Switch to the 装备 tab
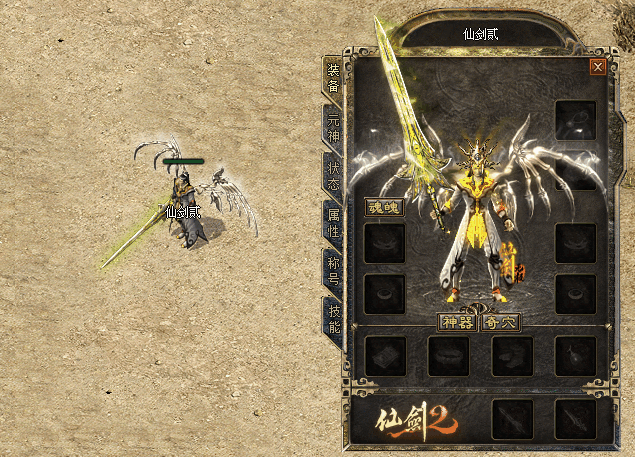 [334, 77]
